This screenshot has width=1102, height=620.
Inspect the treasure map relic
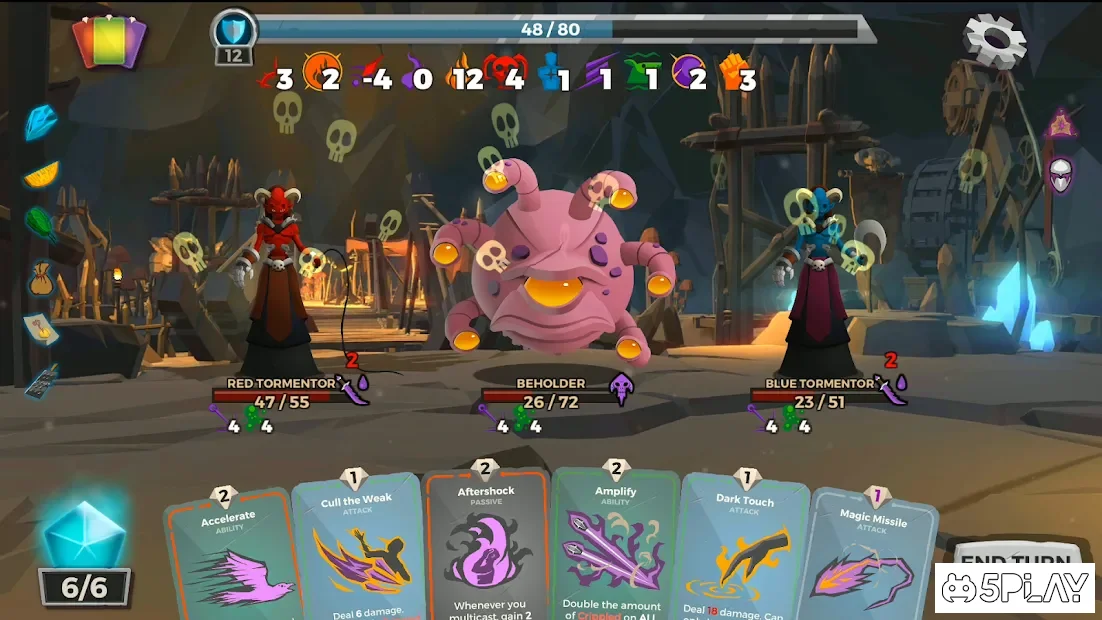(x=40, y=327)
